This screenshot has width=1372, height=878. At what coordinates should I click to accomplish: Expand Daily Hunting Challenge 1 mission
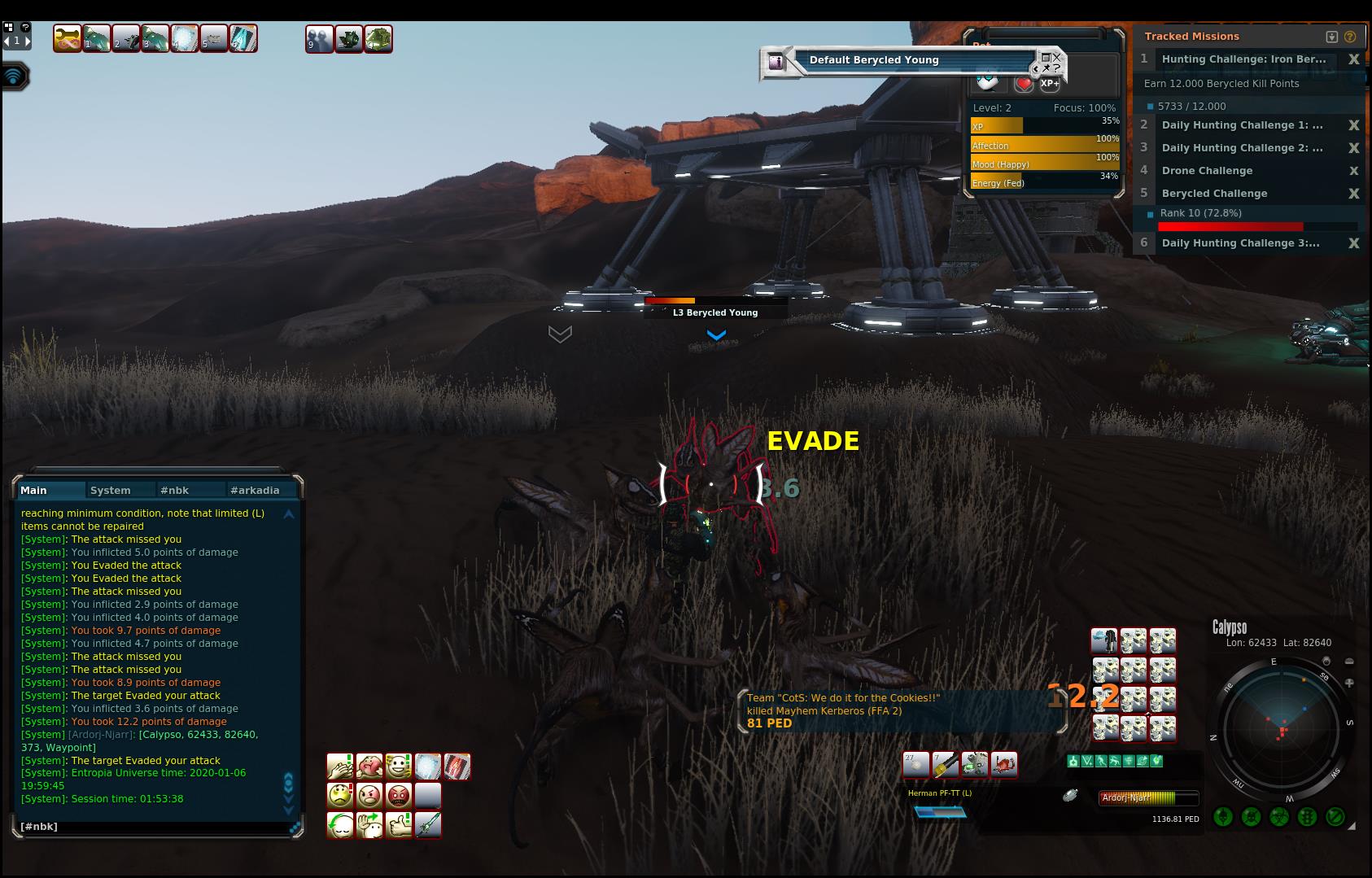1242,125
